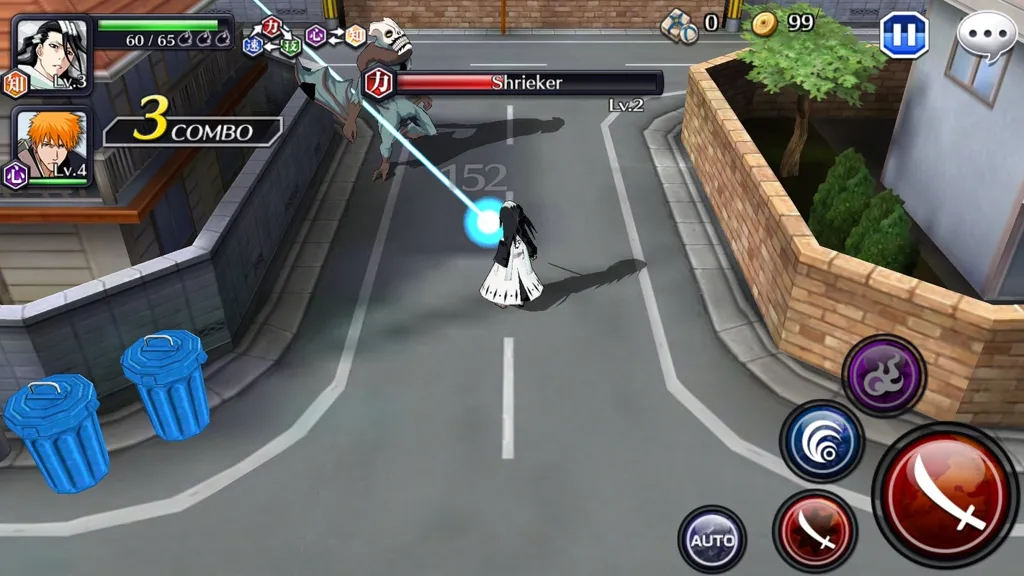Show the attribute affinity chart icon

303,36
